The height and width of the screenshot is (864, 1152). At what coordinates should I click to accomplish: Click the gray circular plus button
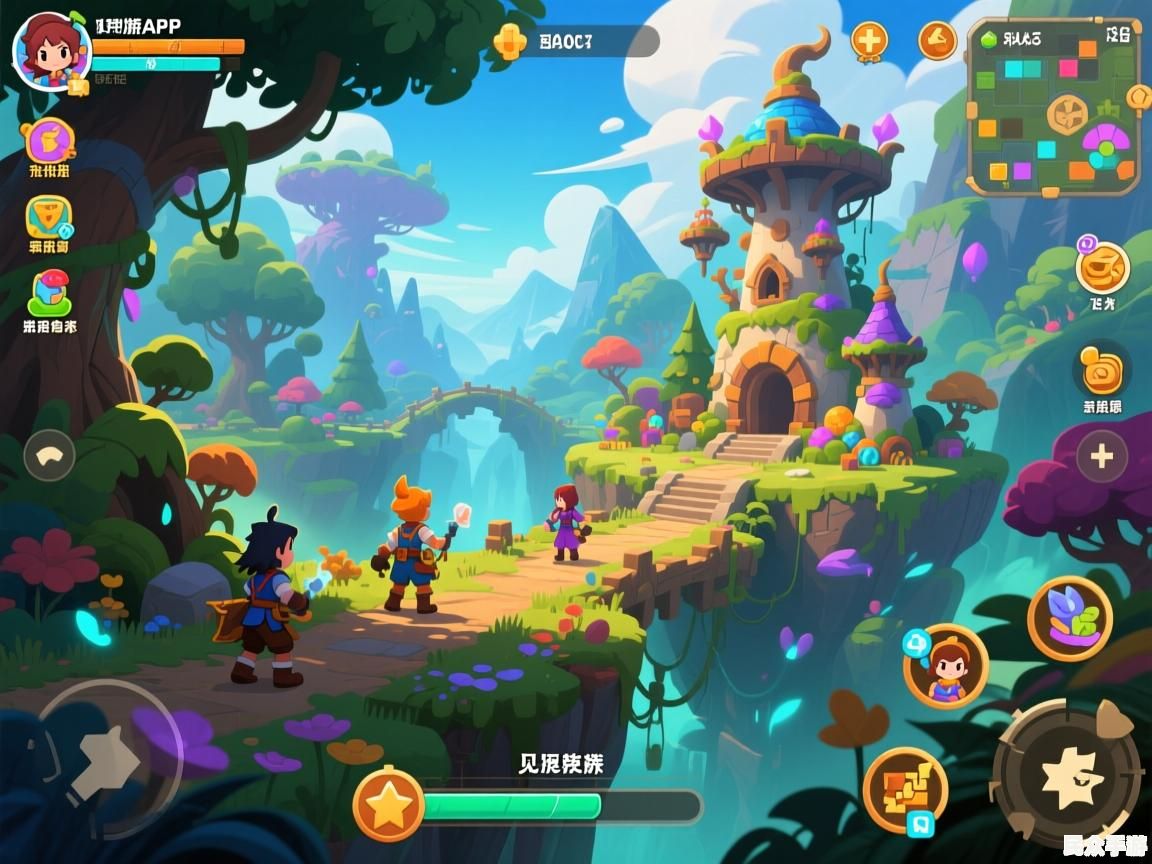coord(1102,457)
